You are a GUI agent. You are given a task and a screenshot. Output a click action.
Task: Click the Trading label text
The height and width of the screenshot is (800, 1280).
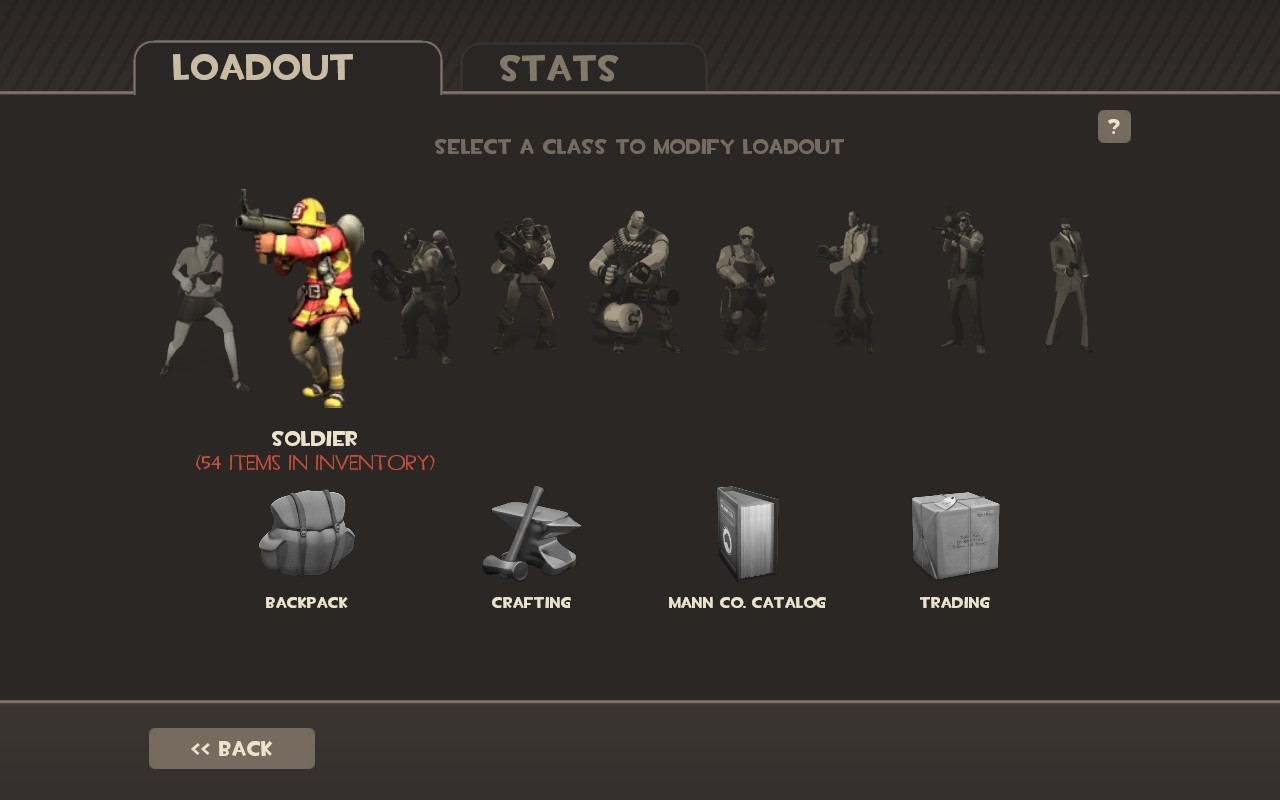tap(954, 603)
